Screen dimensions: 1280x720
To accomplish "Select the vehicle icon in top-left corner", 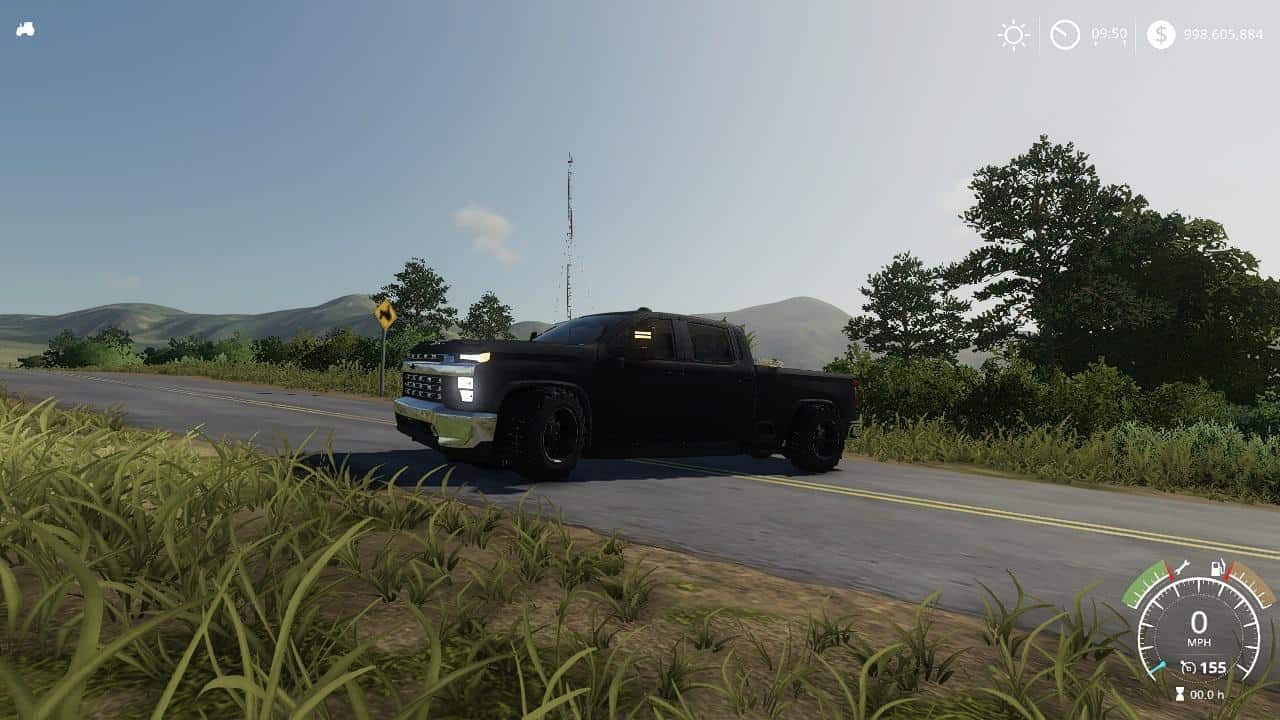I will pyautogui.click(x=27, y=28).
